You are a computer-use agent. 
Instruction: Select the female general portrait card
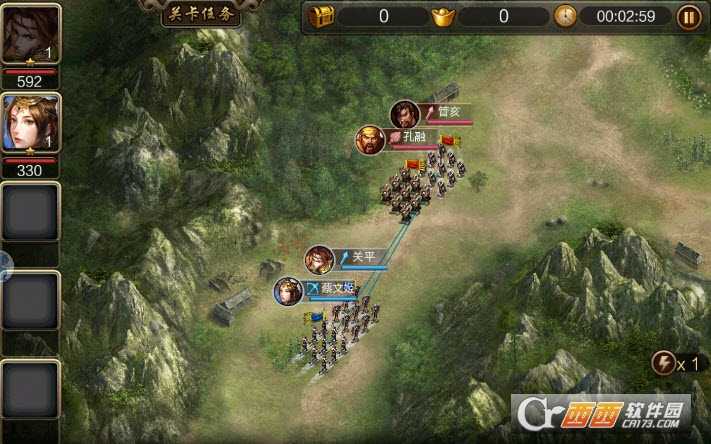pos(30,124)
